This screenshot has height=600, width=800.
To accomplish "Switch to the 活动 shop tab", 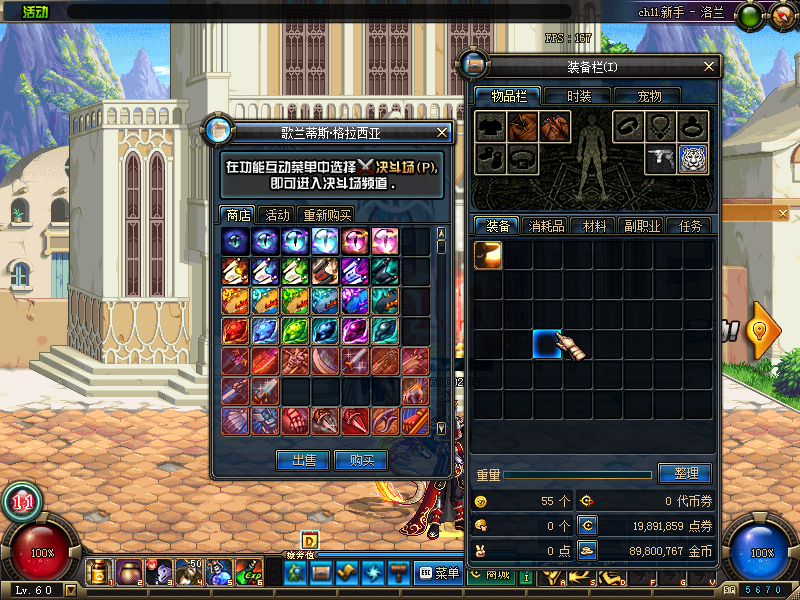I will 277,214.
